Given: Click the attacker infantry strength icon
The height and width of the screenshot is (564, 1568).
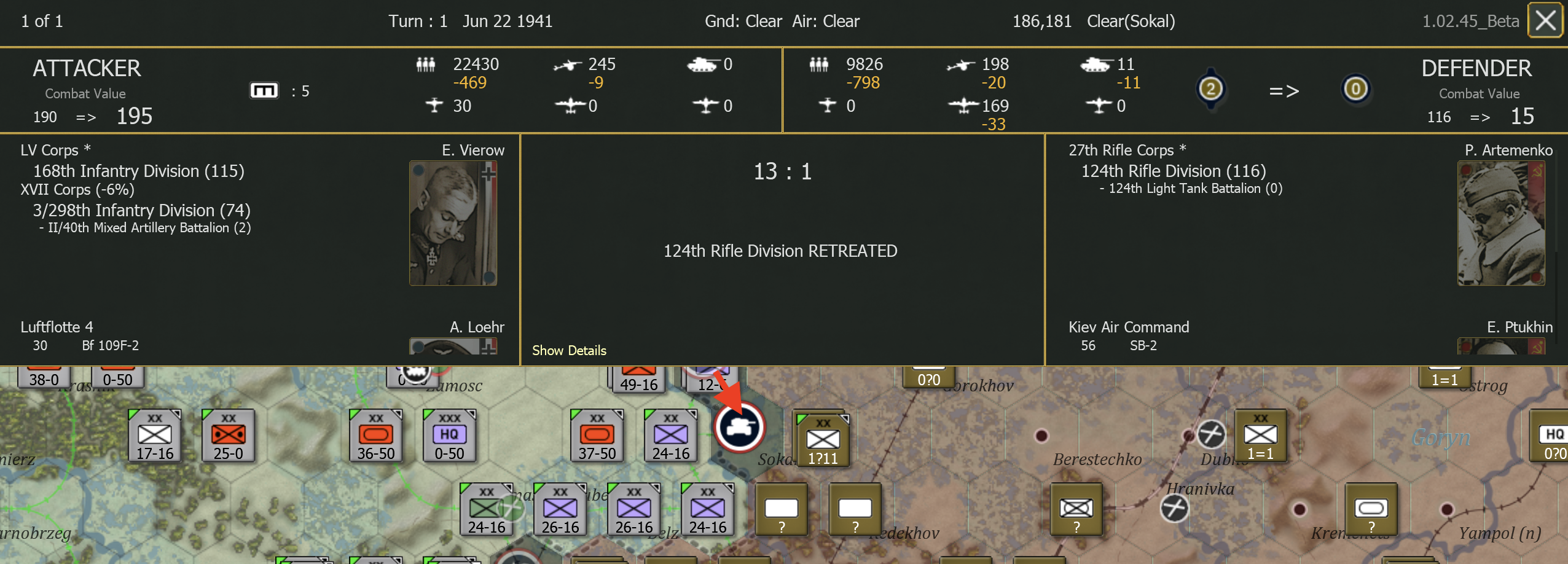Looking at the screenshot, I should coord(426,64).
